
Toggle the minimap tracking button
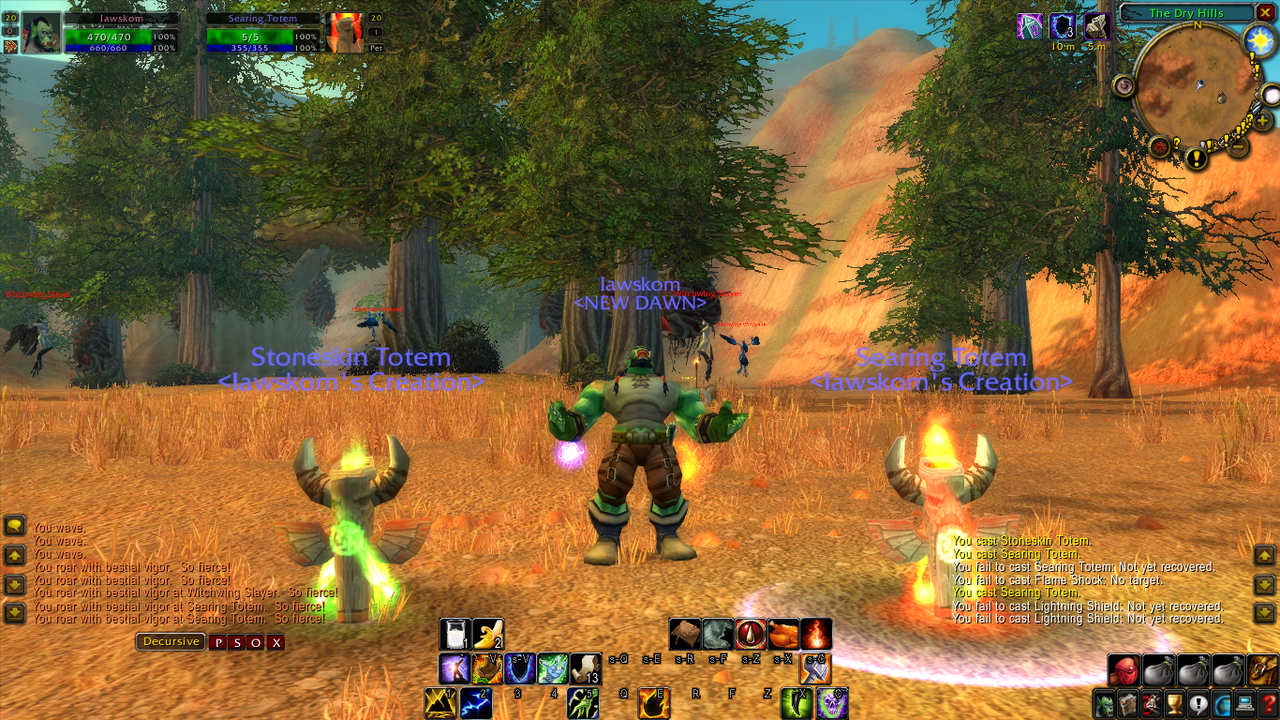coord(1124,87)
